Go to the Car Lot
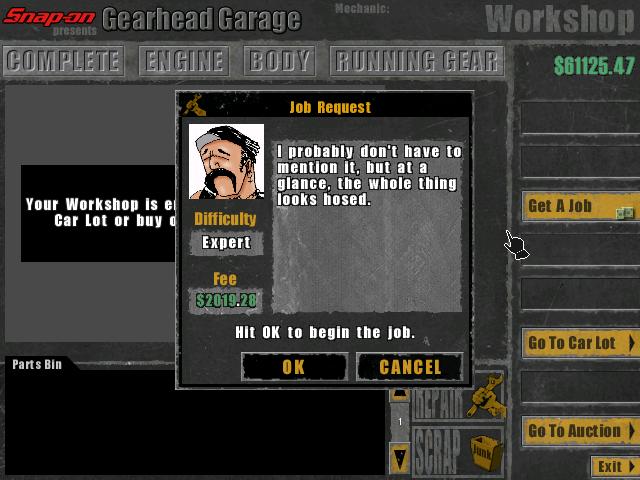 (x=579, y=343)
